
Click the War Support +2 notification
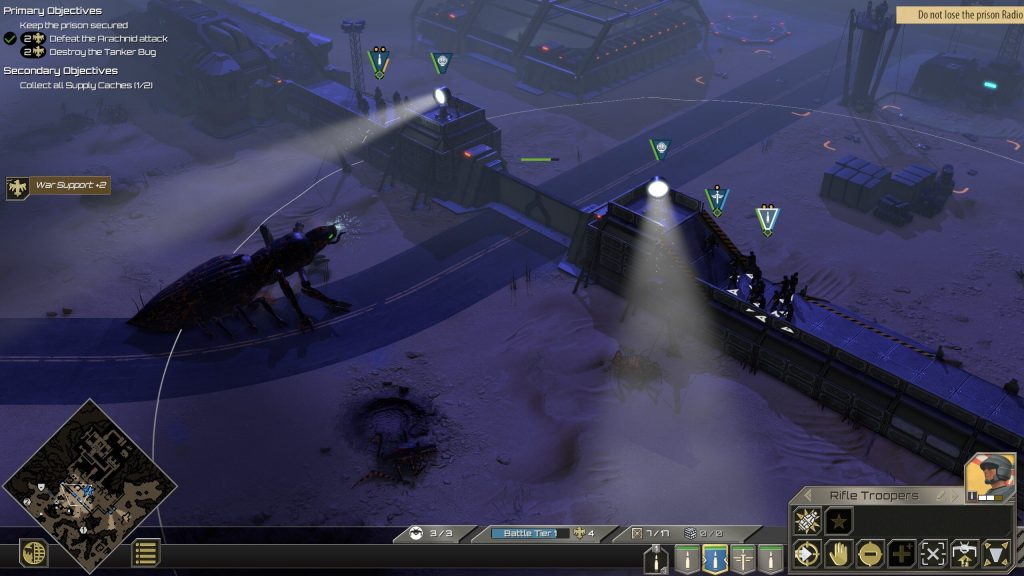58,186
